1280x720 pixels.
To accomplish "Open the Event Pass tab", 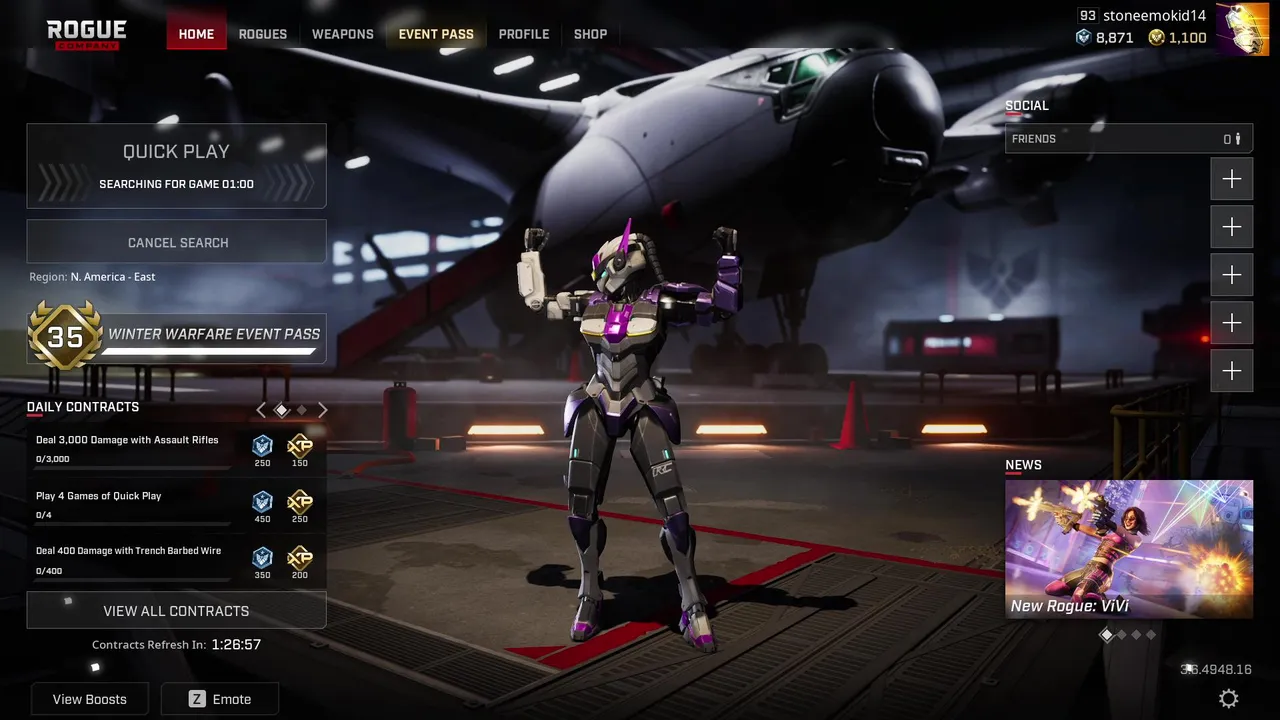I will point(436,34).
